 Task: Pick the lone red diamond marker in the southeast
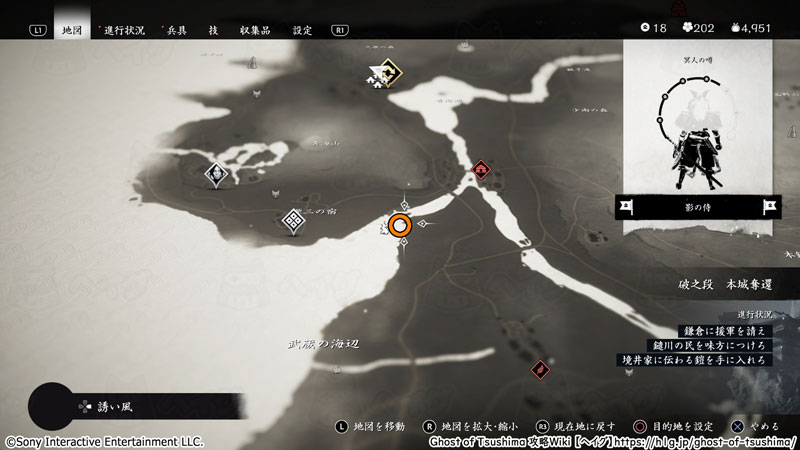coord(540,368)
